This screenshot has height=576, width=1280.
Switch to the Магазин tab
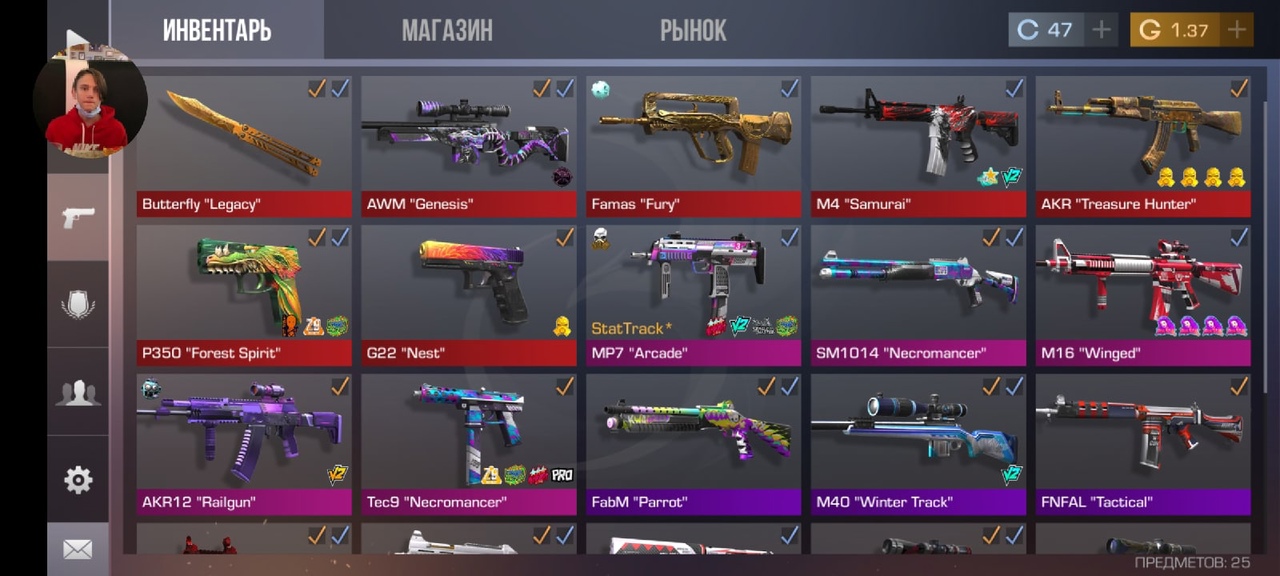click(447, 30)
